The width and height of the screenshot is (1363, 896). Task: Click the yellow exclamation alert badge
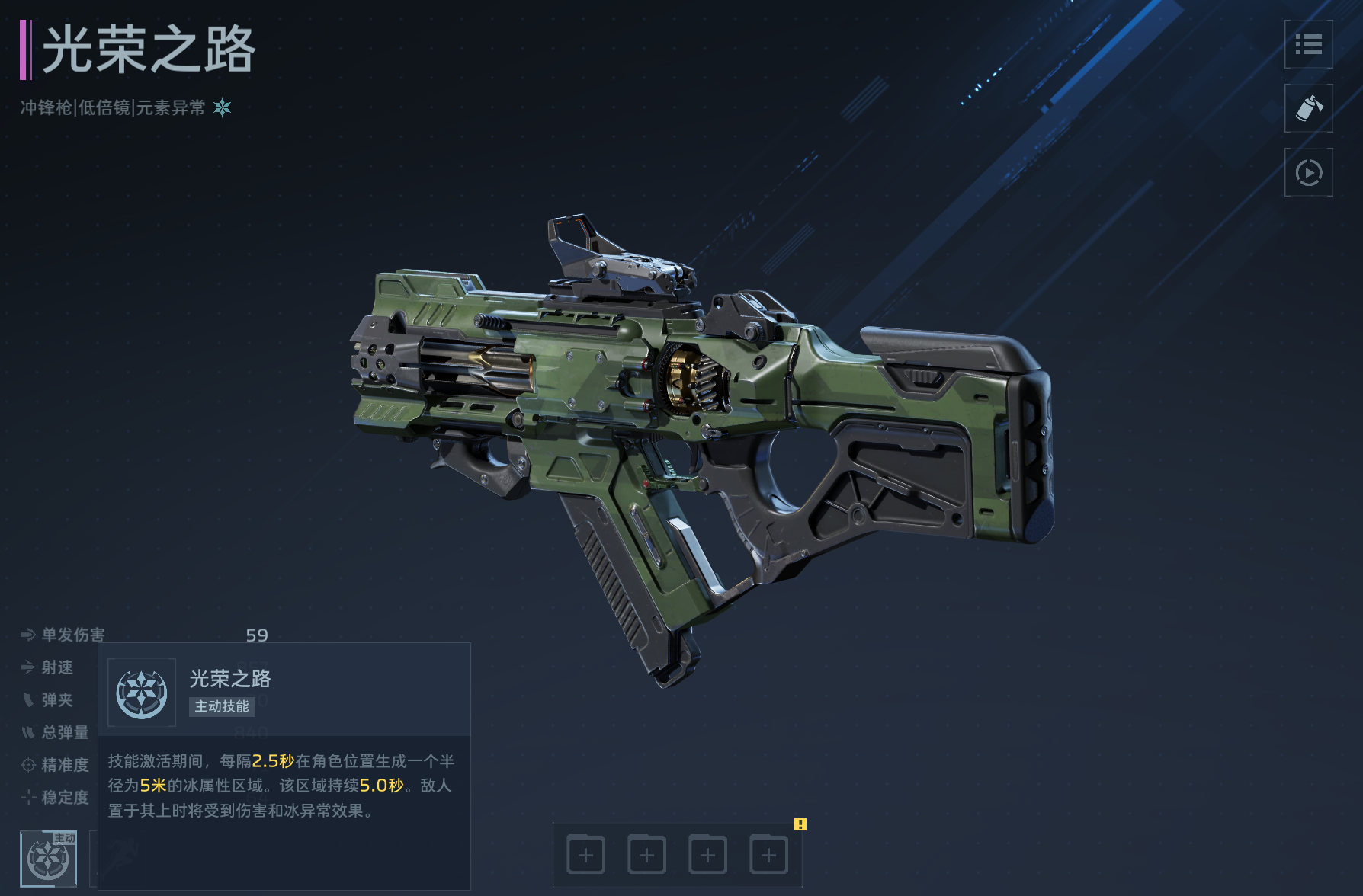[x=800, y=824]
